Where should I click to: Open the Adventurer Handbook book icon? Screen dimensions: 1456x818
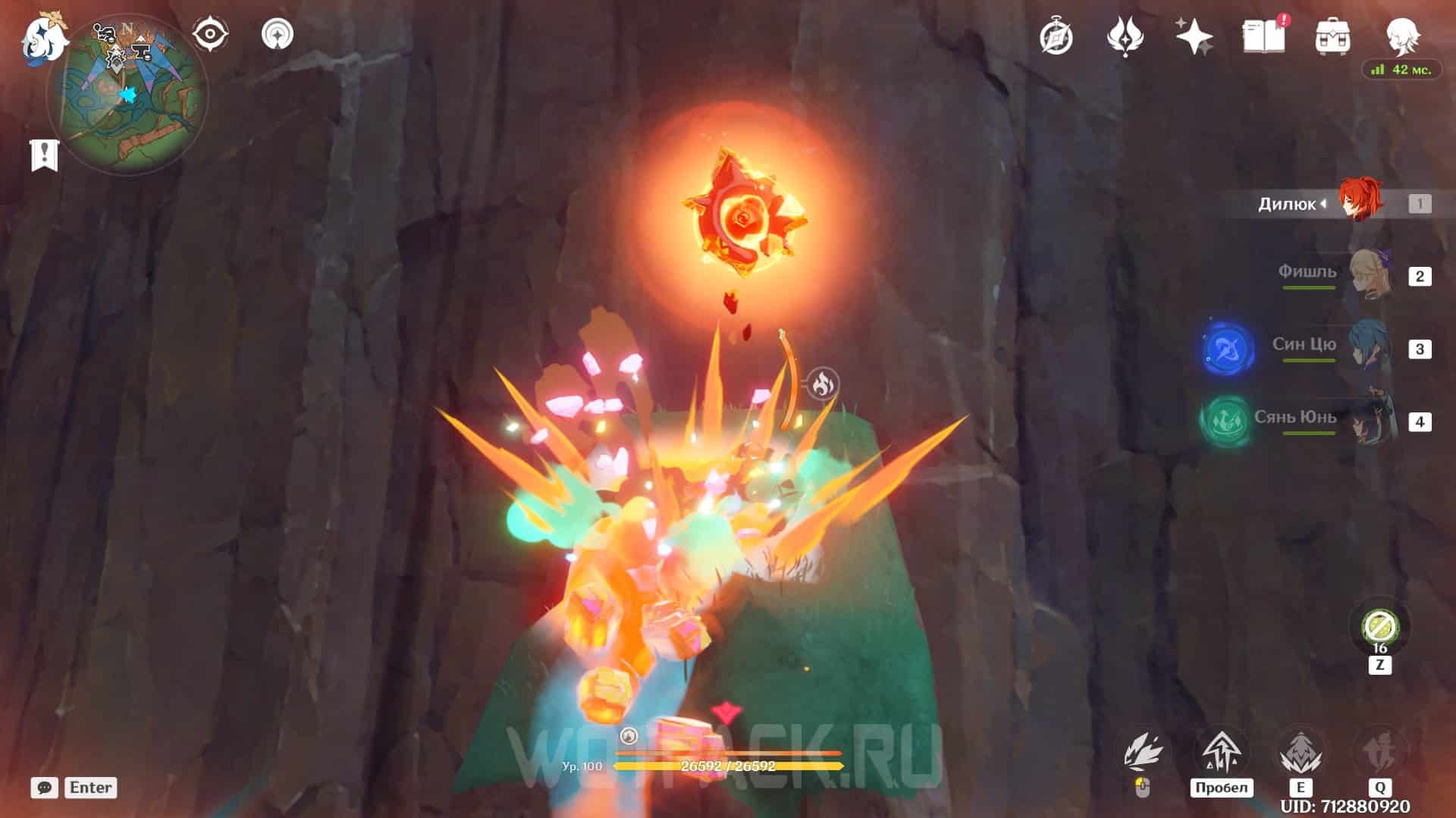tap(1263, 36)
